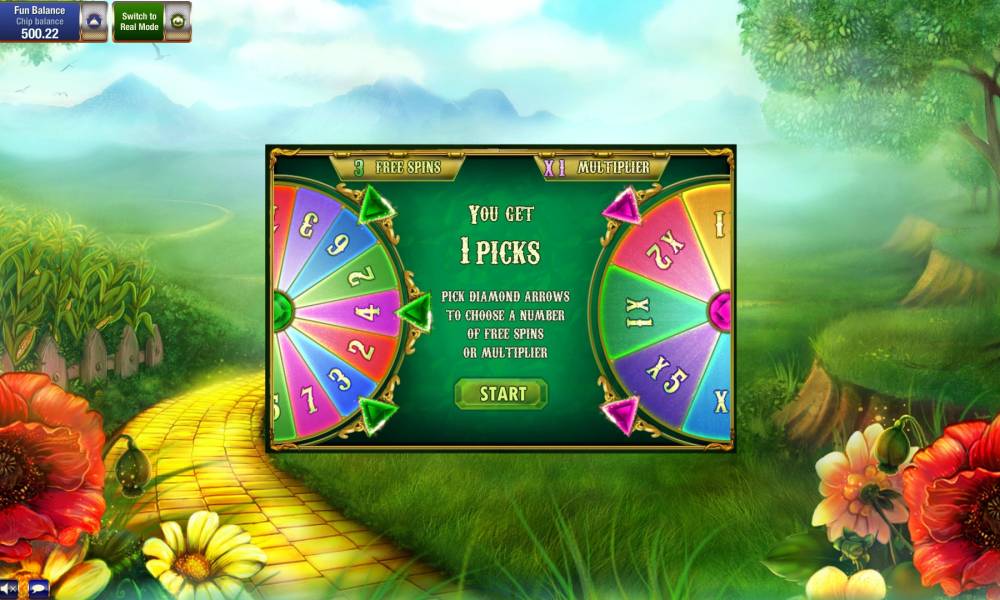Select the lowest green diamond arrow

coord(378,413)
